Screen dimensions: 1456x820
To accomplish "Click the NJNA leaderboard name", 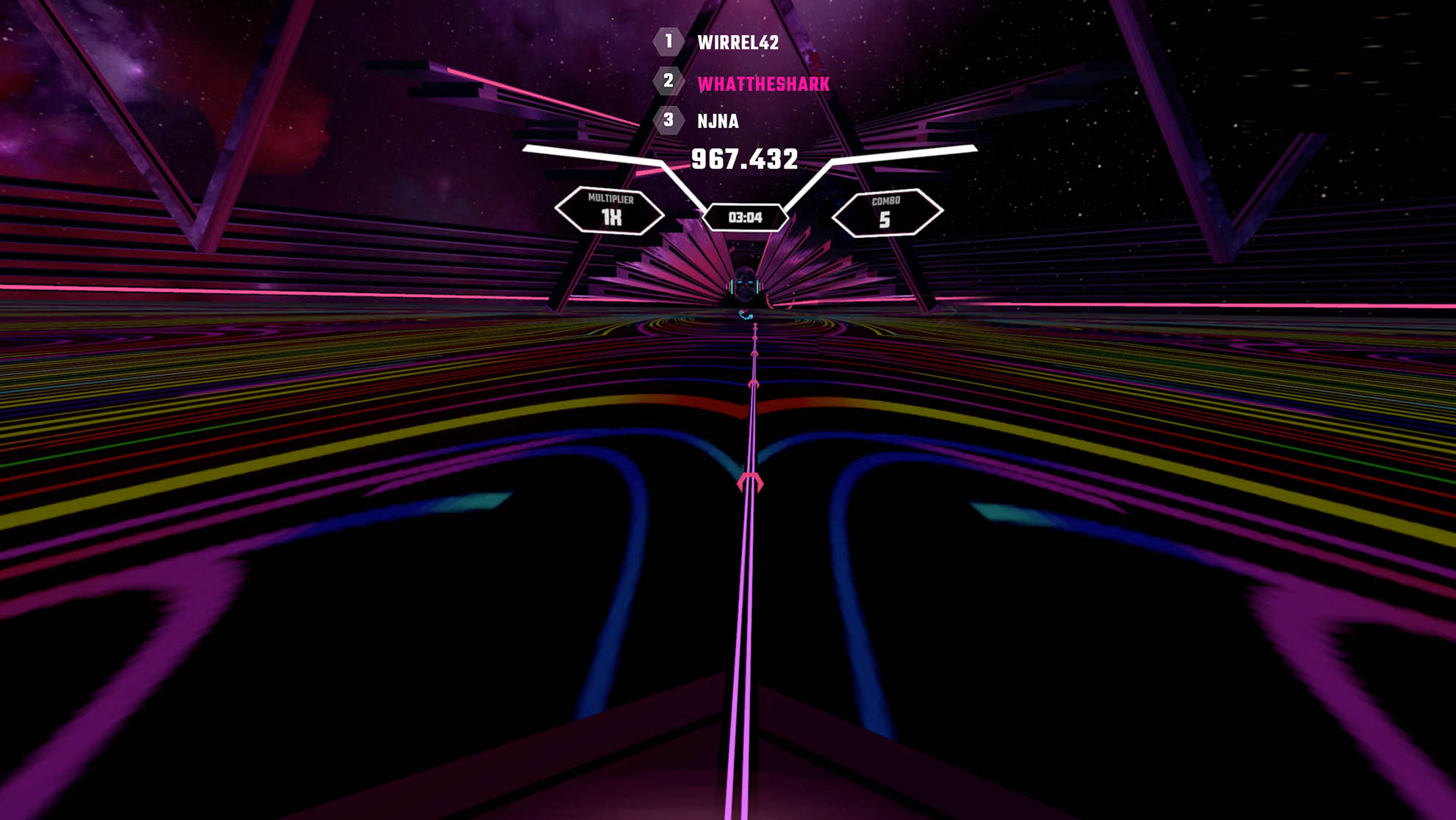I will (x=718, y=124).
